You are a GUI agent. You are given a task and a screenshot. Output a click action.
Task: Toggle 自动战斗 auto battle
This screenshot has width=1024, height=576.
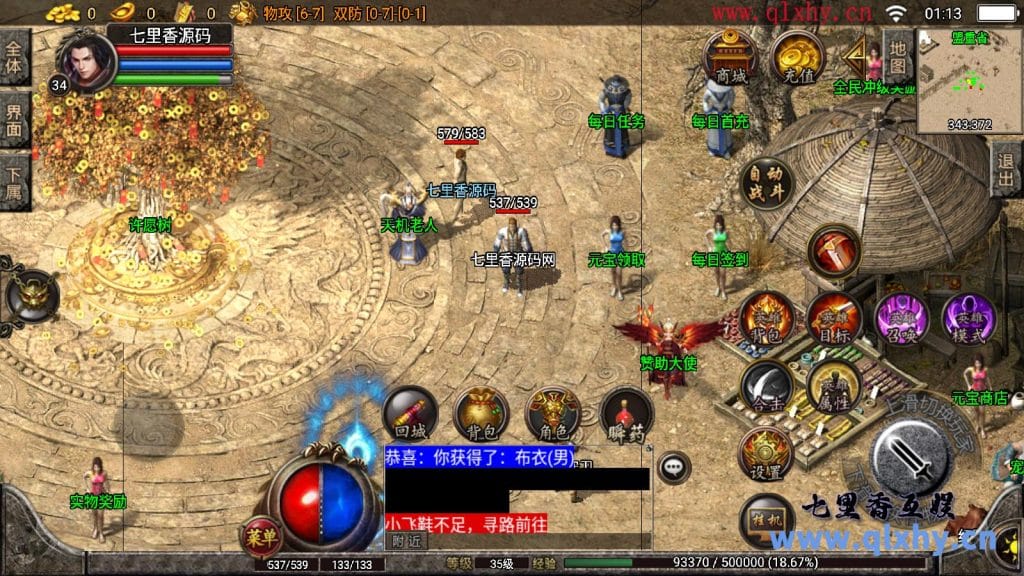tap(767, 183)
